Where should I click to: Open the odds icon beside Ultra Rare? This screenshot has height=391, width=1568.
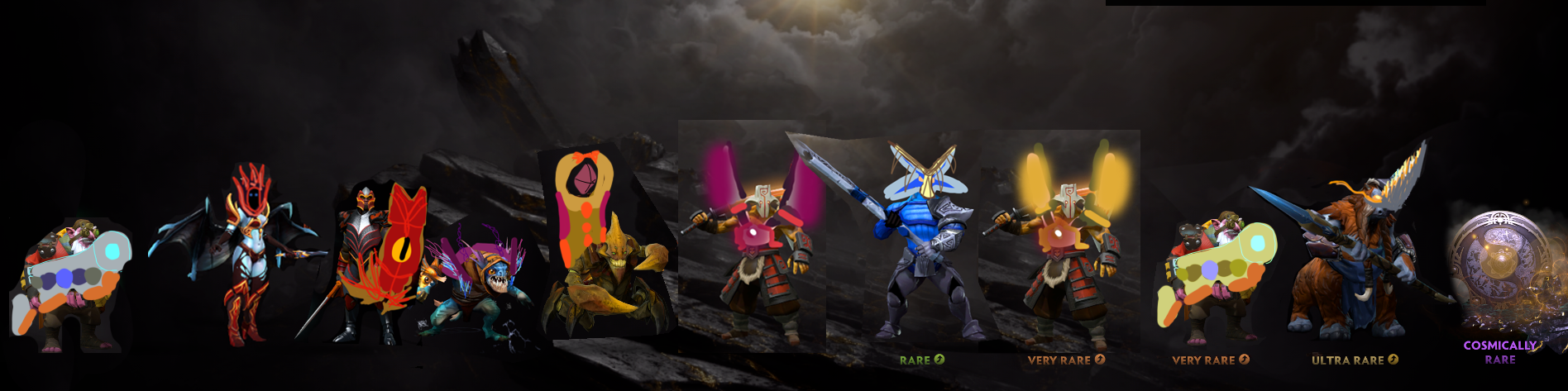point(1393,360)
